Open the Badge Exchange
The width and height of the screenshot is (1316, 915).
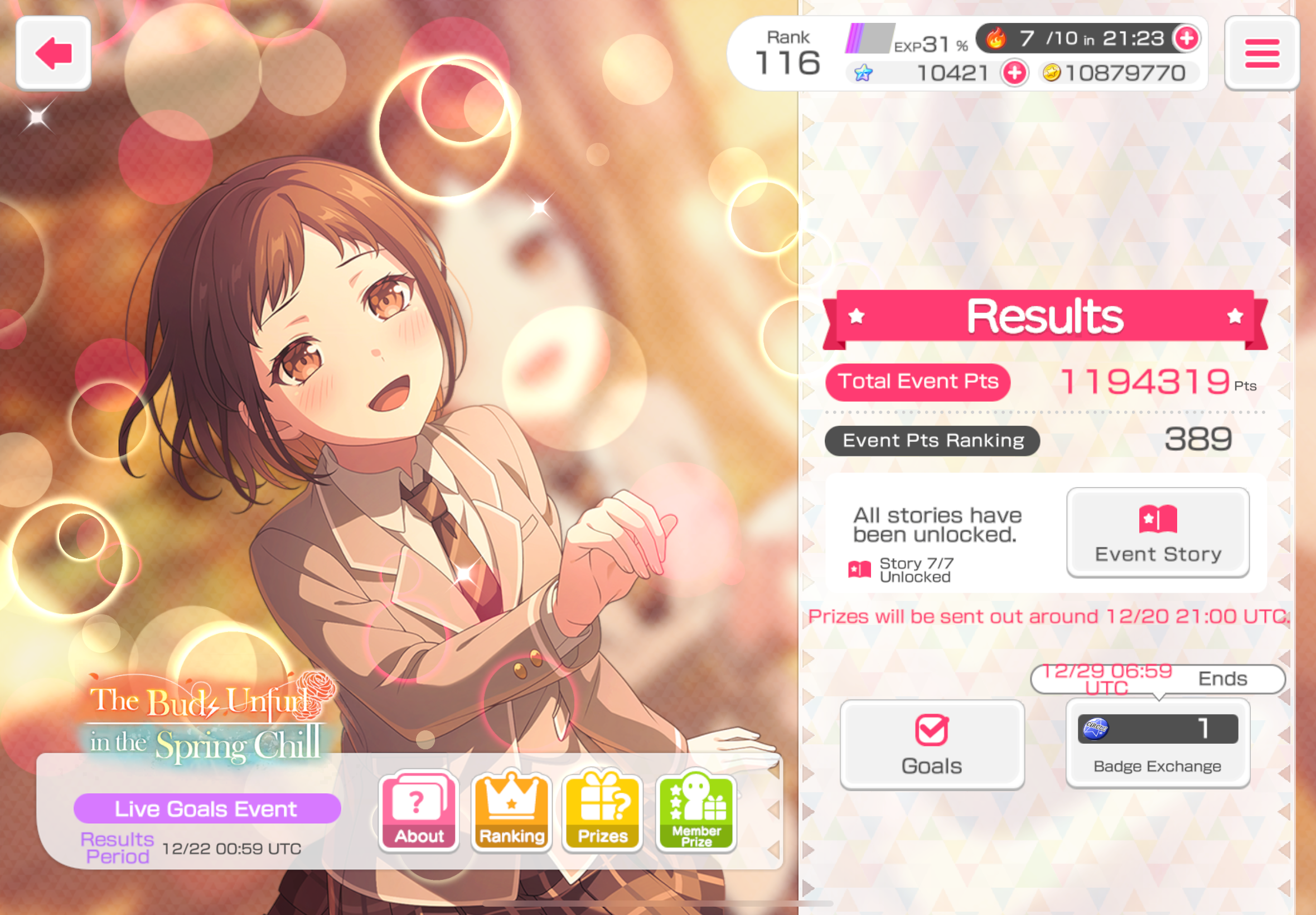1157,744
